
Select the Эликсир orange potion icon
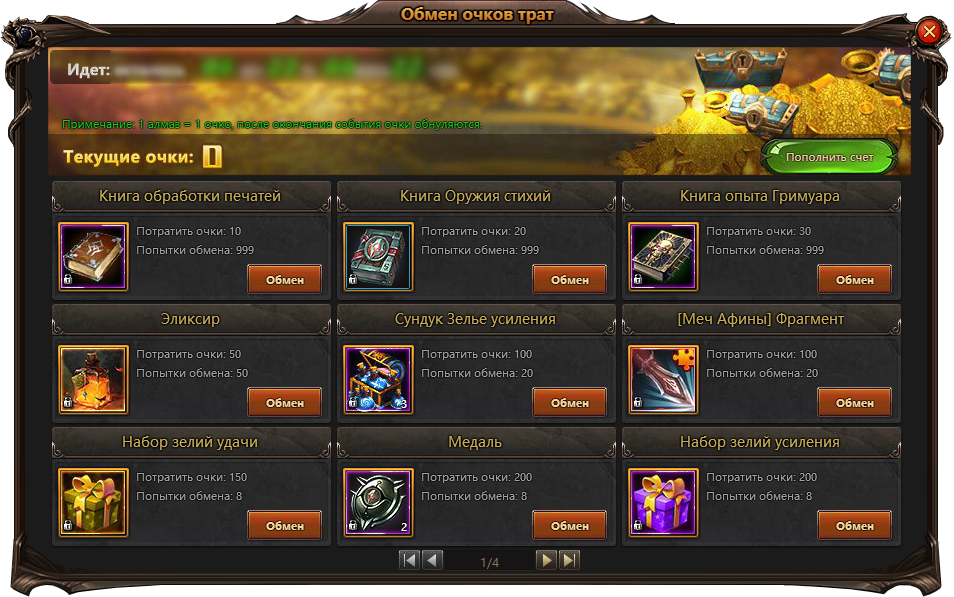[x=93, y=379]
